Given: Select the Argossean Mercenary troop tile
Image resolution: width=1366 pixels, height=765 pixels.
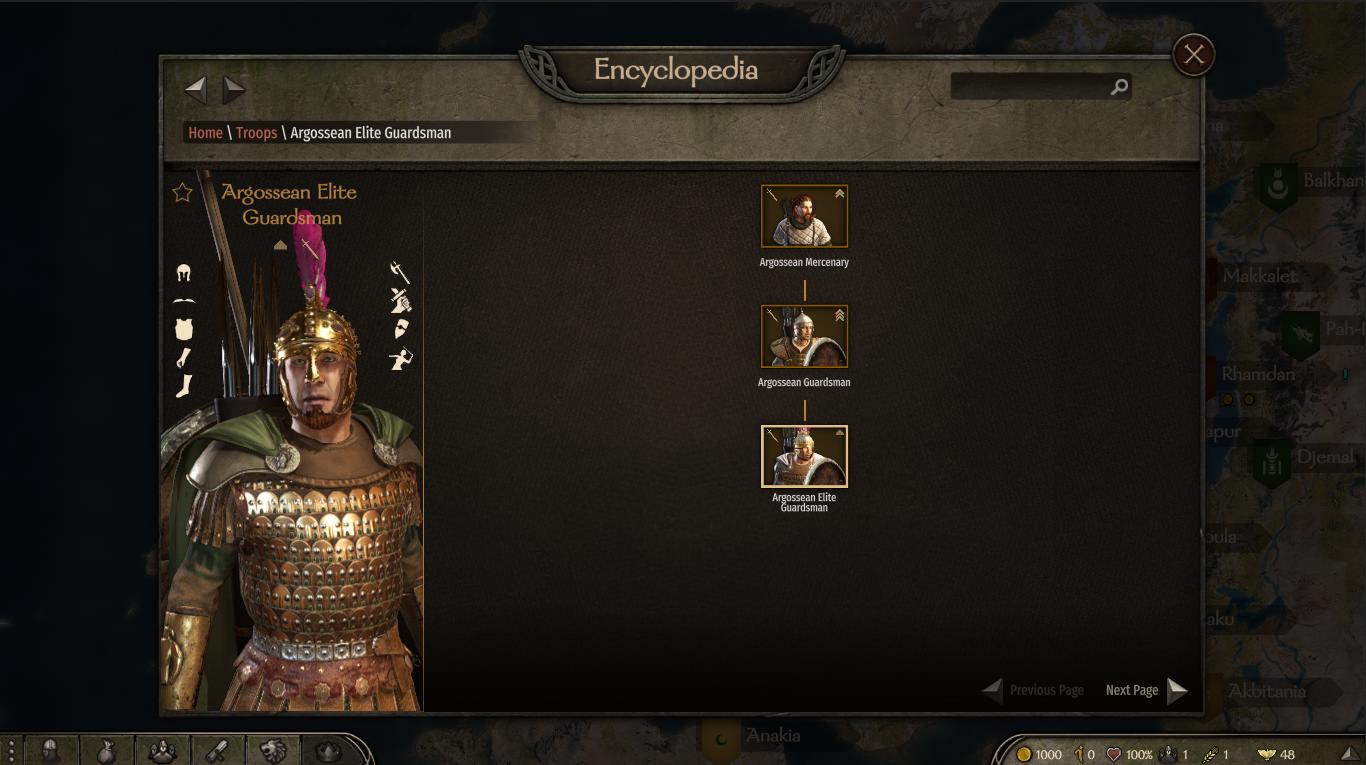Looking at the screenshot, I should point(804,216).
